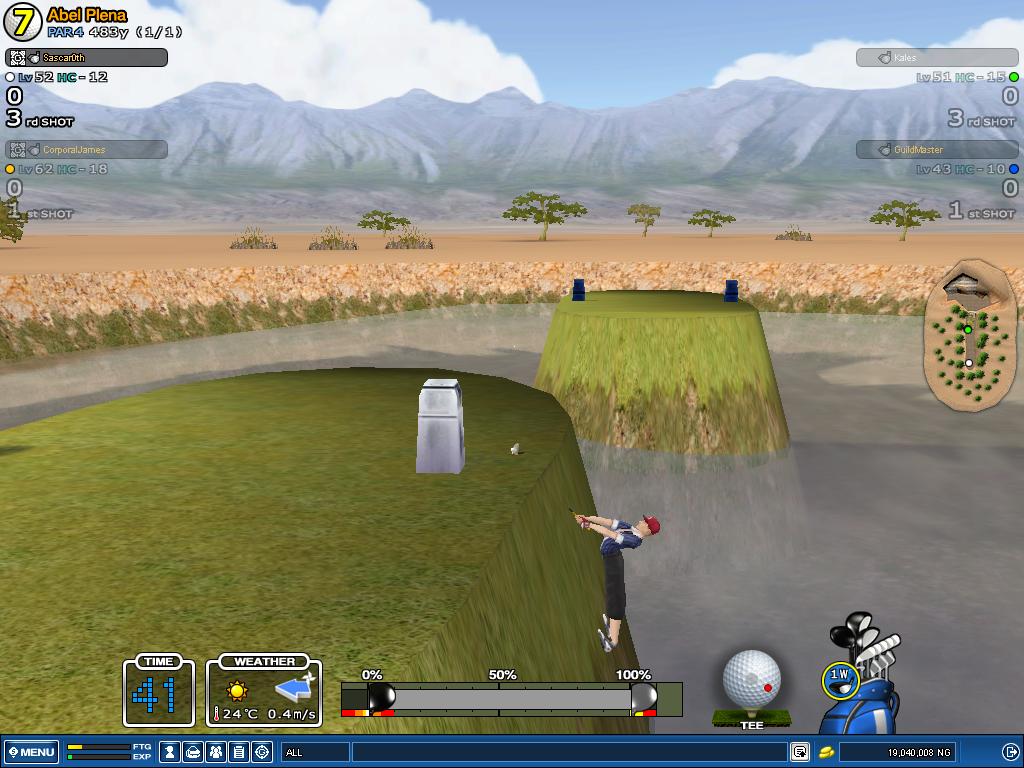Click the exit arrow button

1010,752
